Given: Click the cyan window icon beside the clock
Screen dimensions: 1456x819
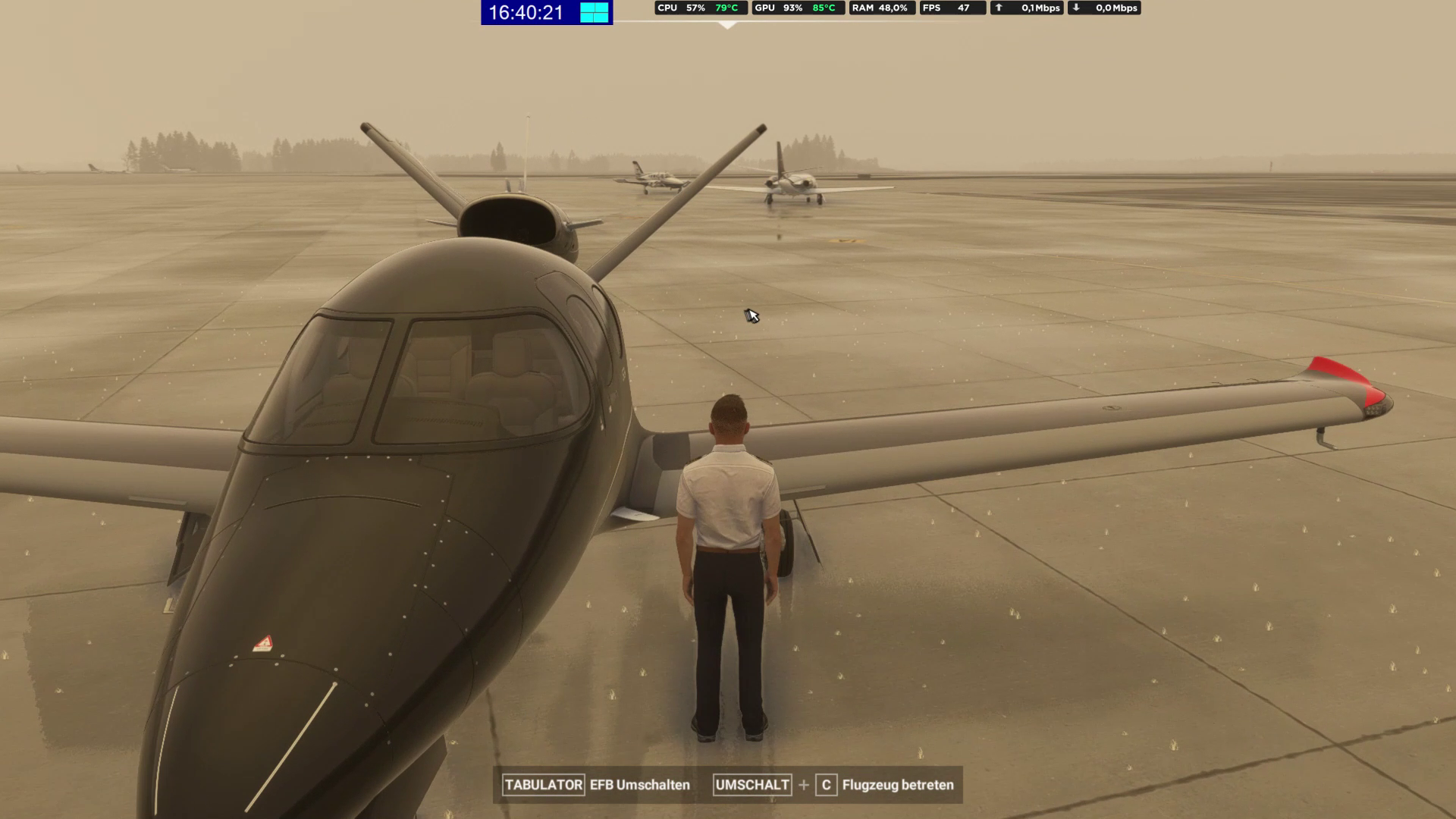Looking at the screenshot, I should [x=595, y=12].
